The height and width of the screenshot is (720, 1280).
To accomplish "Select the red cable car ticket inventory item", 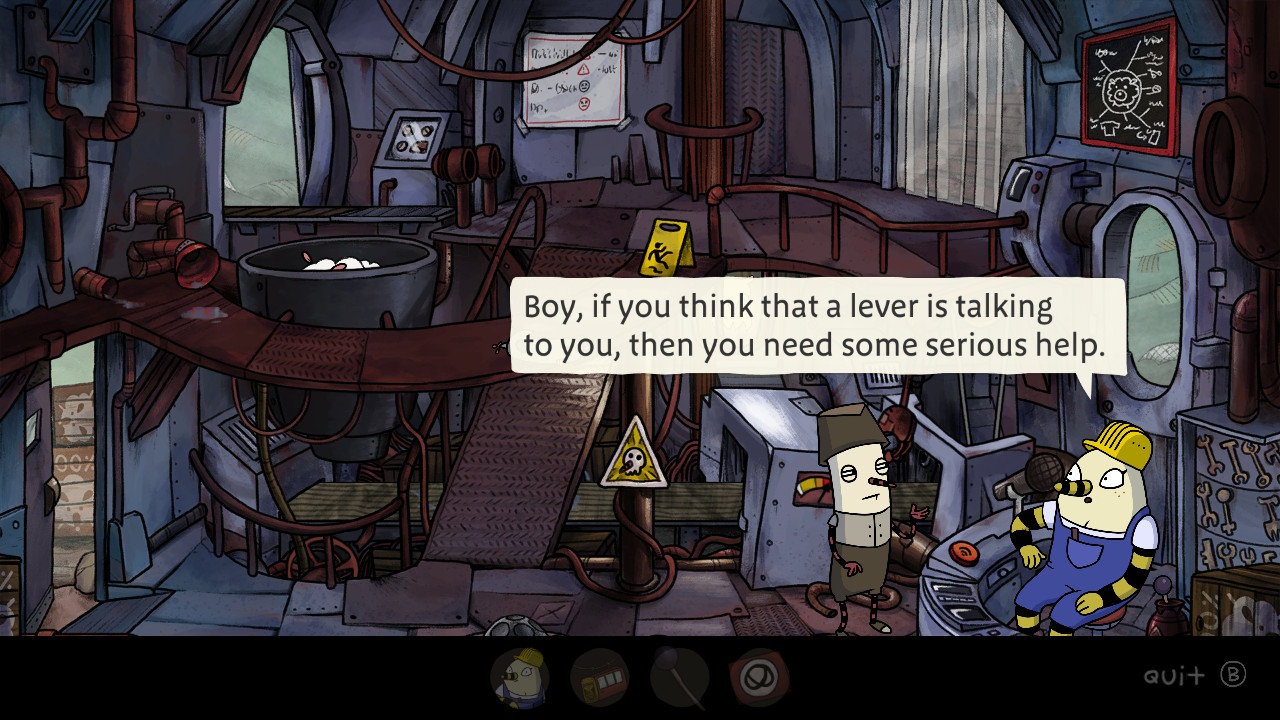I will click(x=600, y=677).
